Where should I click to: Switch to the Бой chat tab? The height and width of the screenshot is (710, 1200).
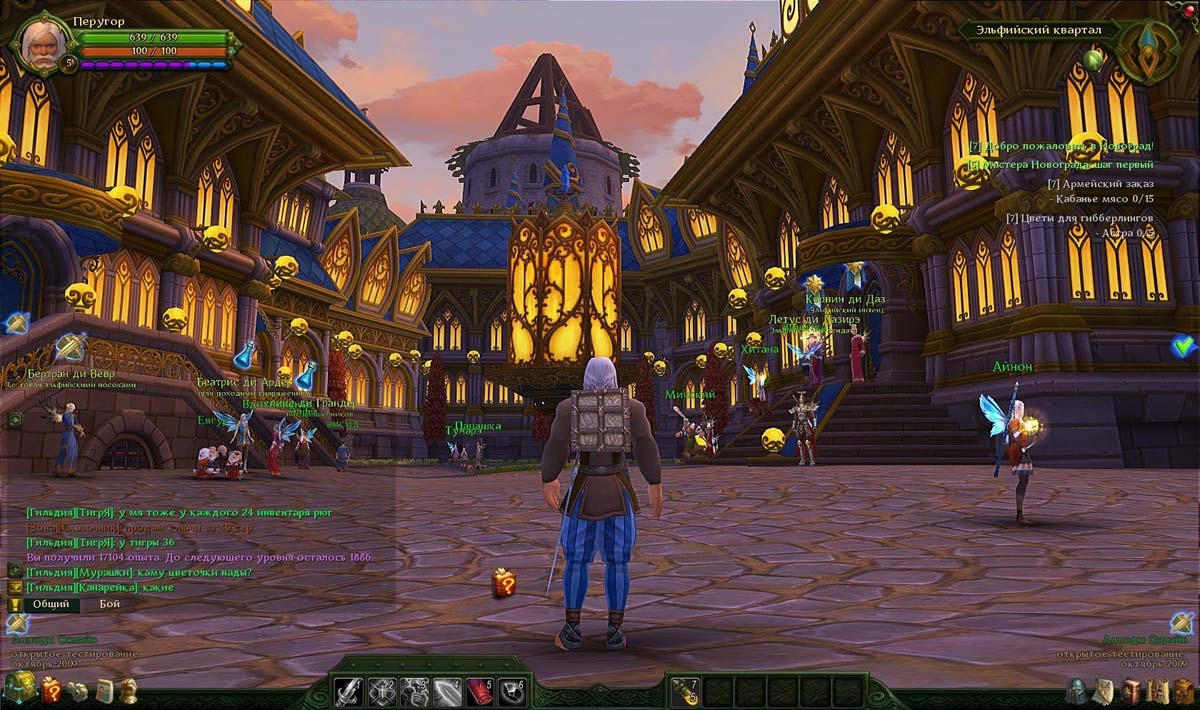[109, 604]
